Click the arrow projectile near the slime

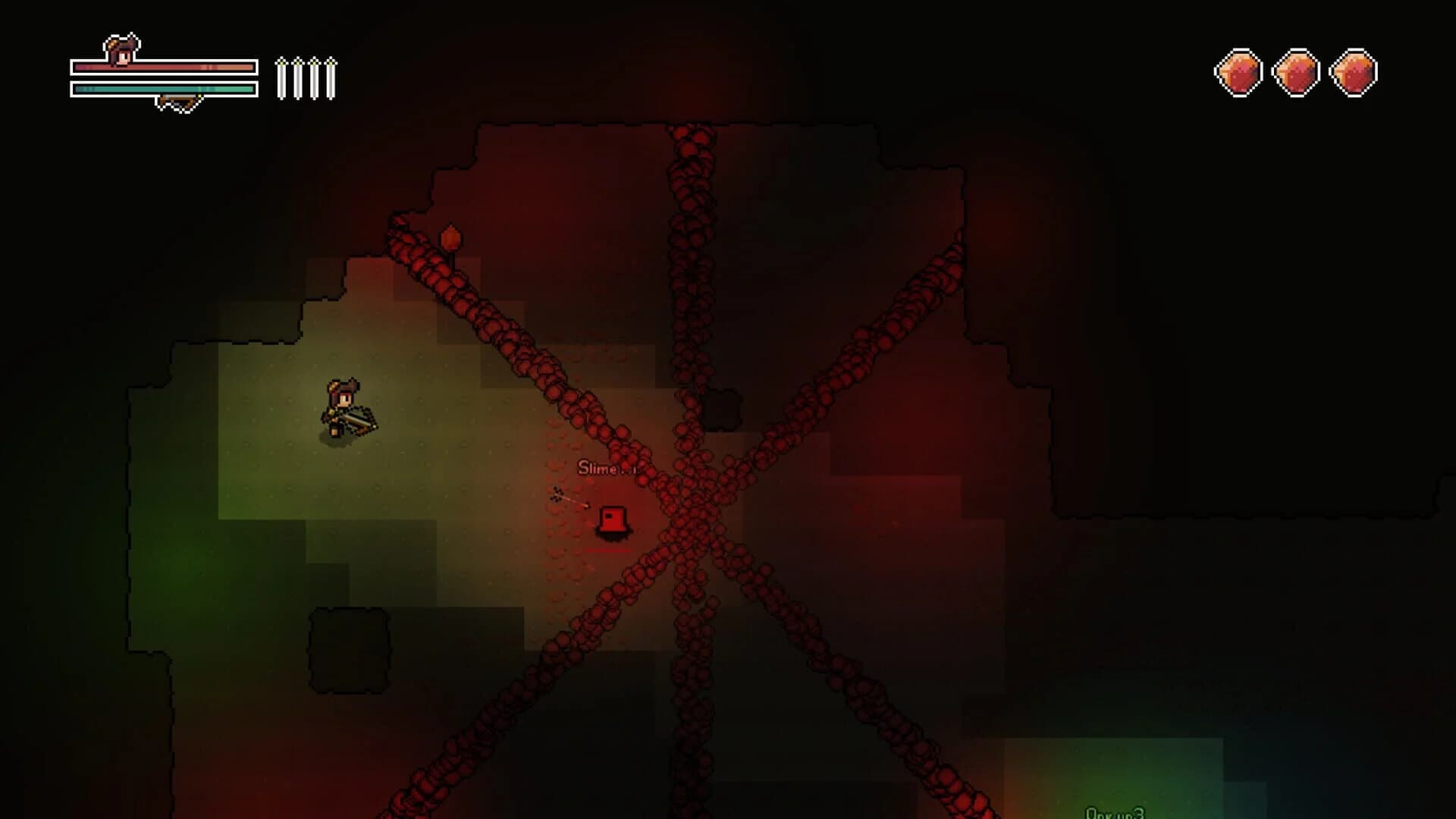pos(575,502)
